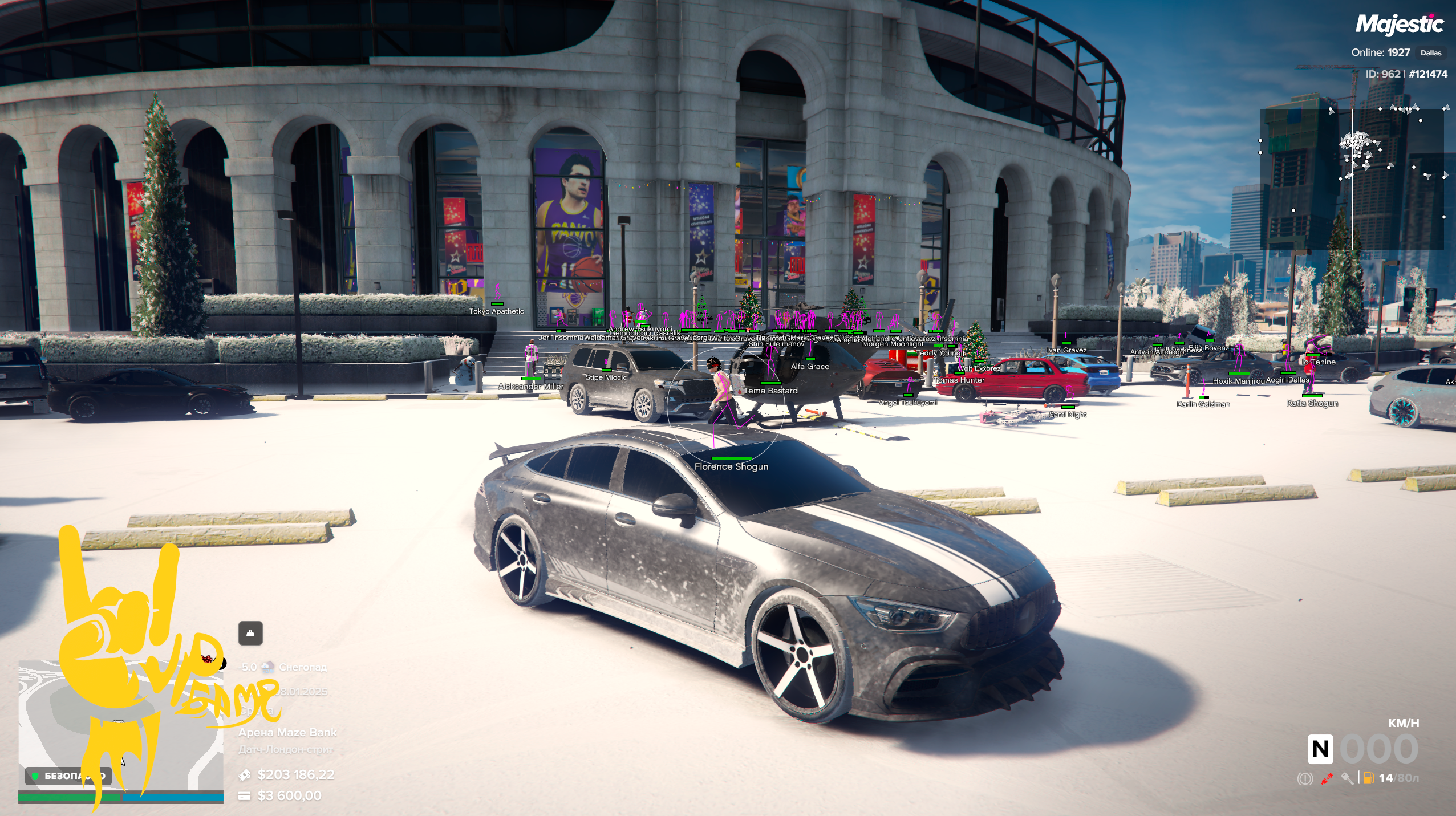Click the cash banknote icon
This screenshot has height=816, width=1456.
245,774
